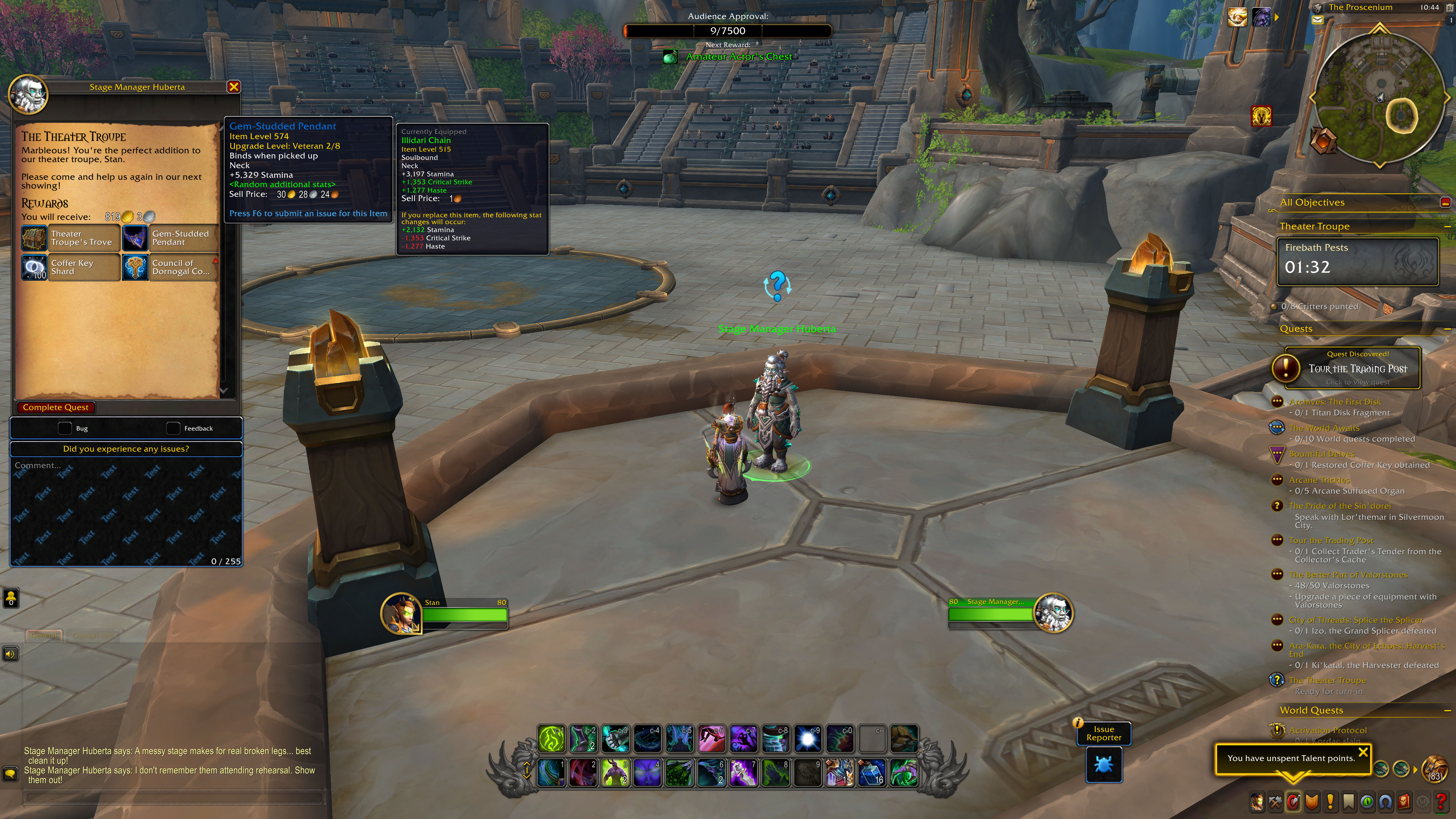Select The Pride of the Sin'dorei quest entry
This screenshot has width=1456, height=819.
tap(1340, 506)
